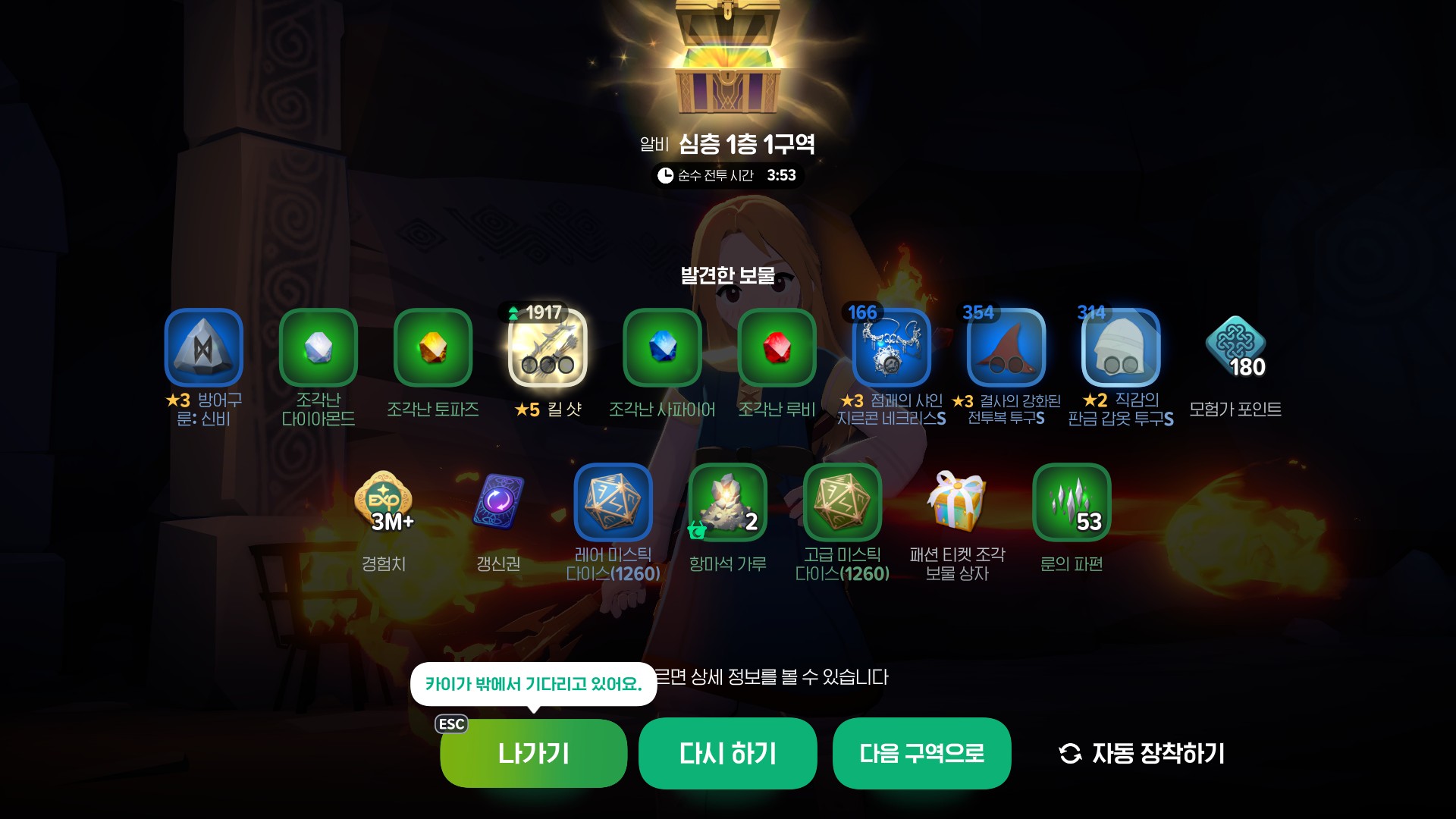Screen dimensions: 1456x819
Task: View the 조각난 다이아몬드 gem reward
Action: click(318, 348)
